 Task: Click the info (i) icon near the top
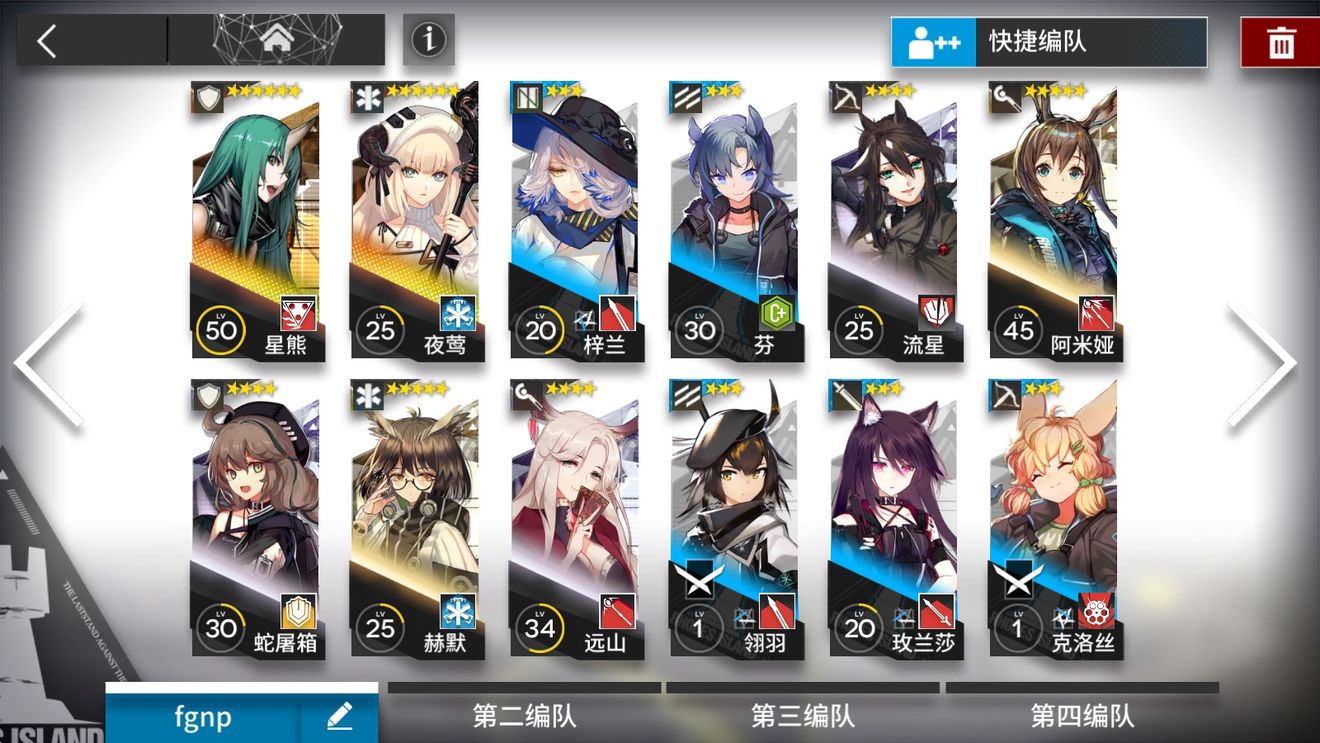pyautogui.click(x=428, y=41)
